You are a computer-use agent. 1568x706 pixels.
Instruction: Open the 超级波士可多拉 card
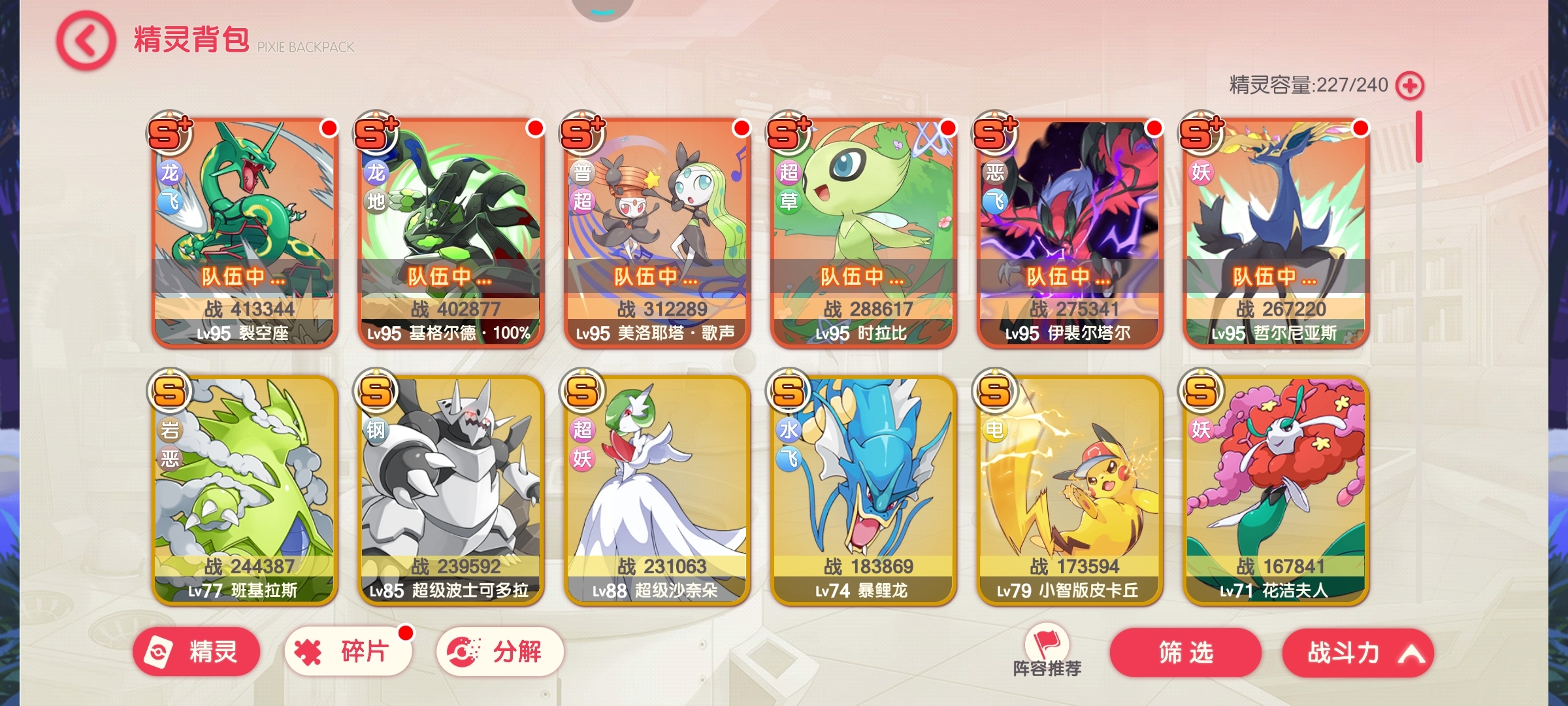click(451, 490)
